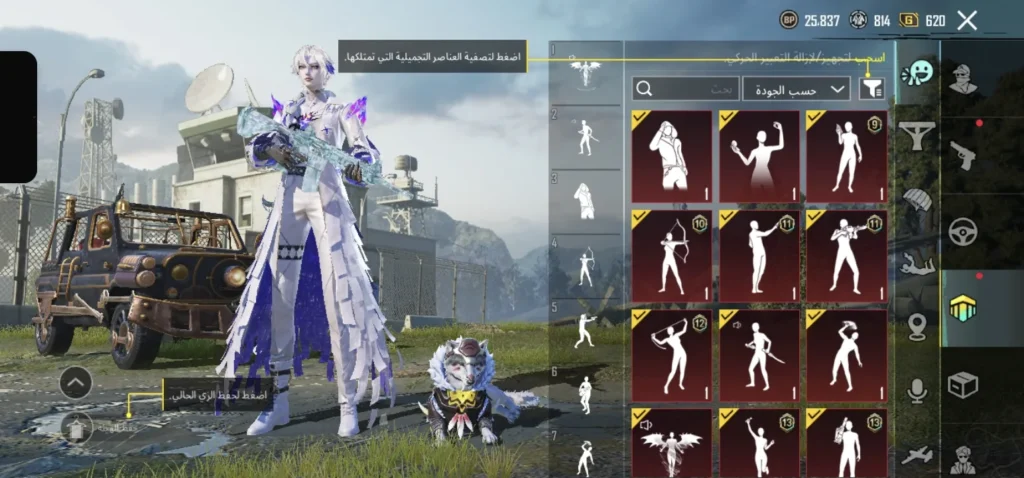Open the parachute category tab
This screenshot has height=478, width=1024.
point(917,198)
